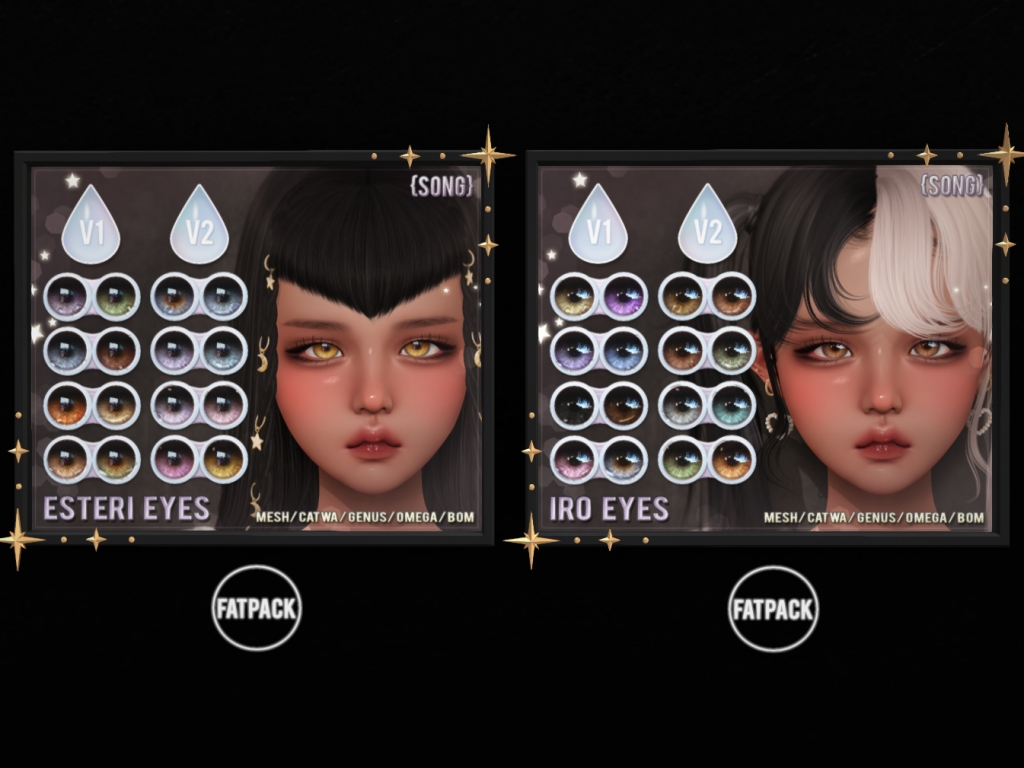Select the Esteri Eyes vendor poster
Image resolution: width=1024 pixels, height=768 pixels.
255,347
